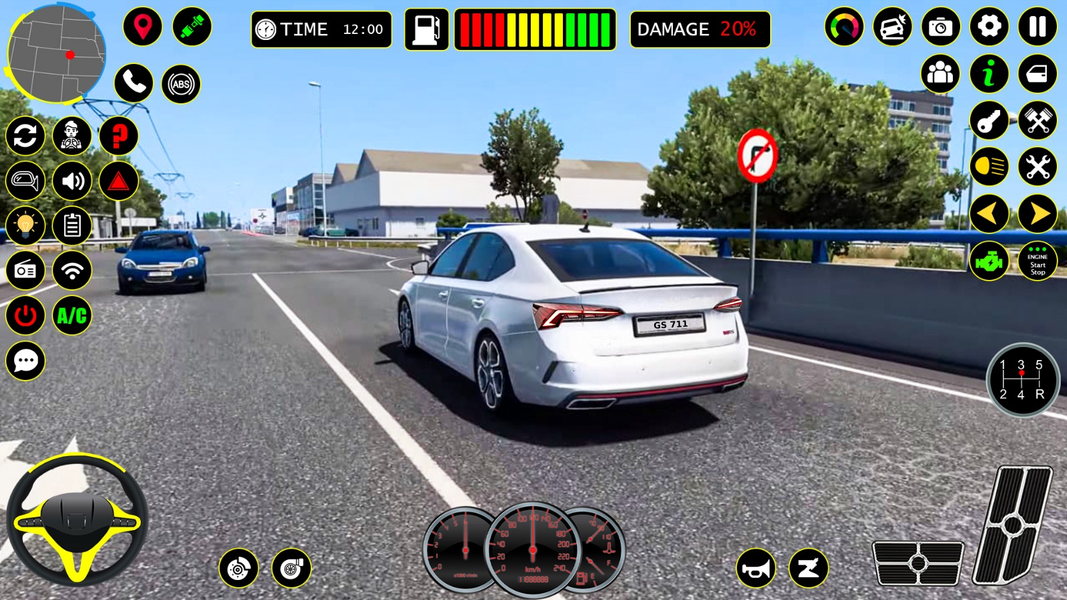Toggle the ABS button

tap(181, 84)
